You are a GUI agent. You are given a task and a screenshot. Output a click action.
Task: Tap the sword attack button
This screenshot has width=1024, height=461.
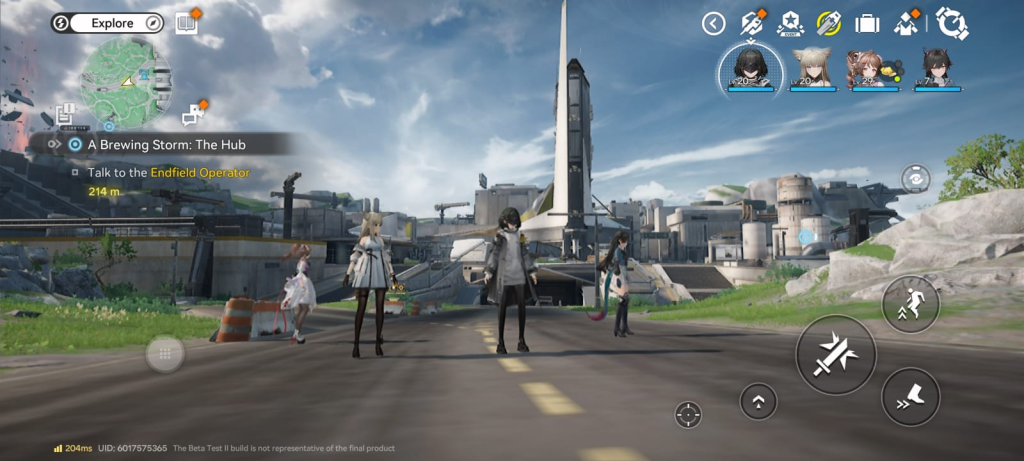(x=835, y=354)
